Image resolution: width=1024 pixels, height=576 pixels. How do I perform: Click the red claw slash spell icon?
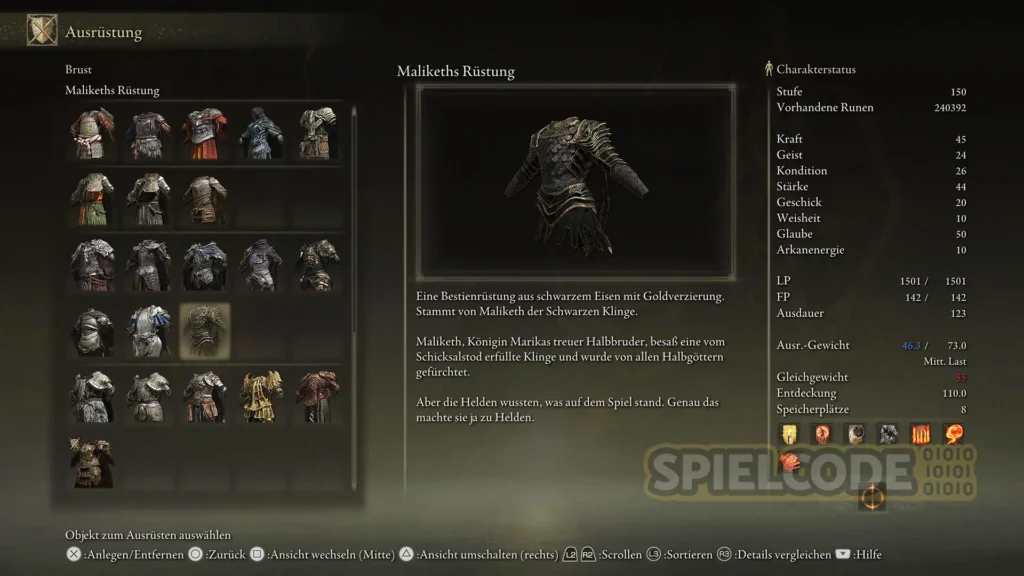click(x=790, y=462)
